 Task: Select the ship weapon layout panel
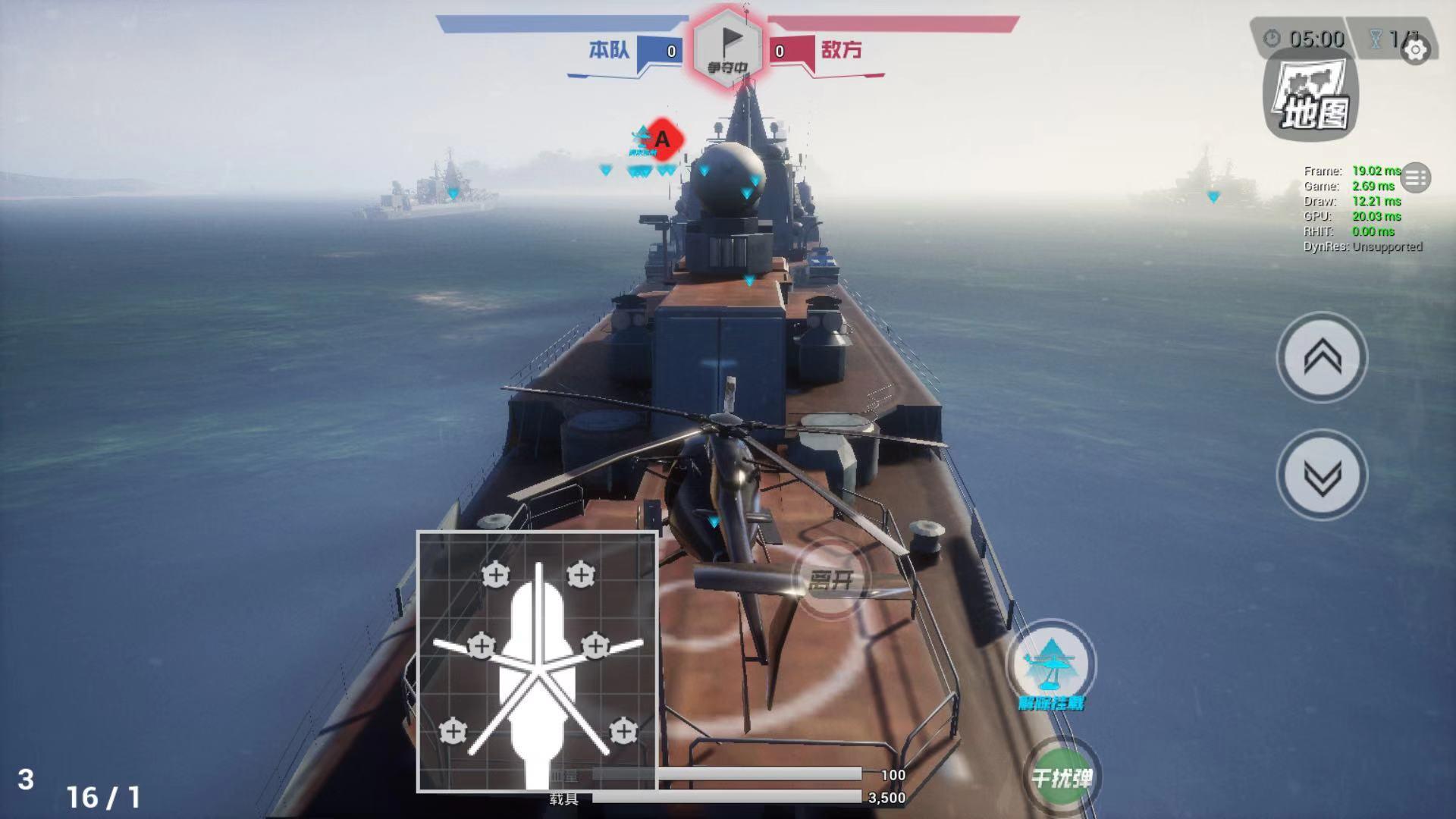[537, 661]
